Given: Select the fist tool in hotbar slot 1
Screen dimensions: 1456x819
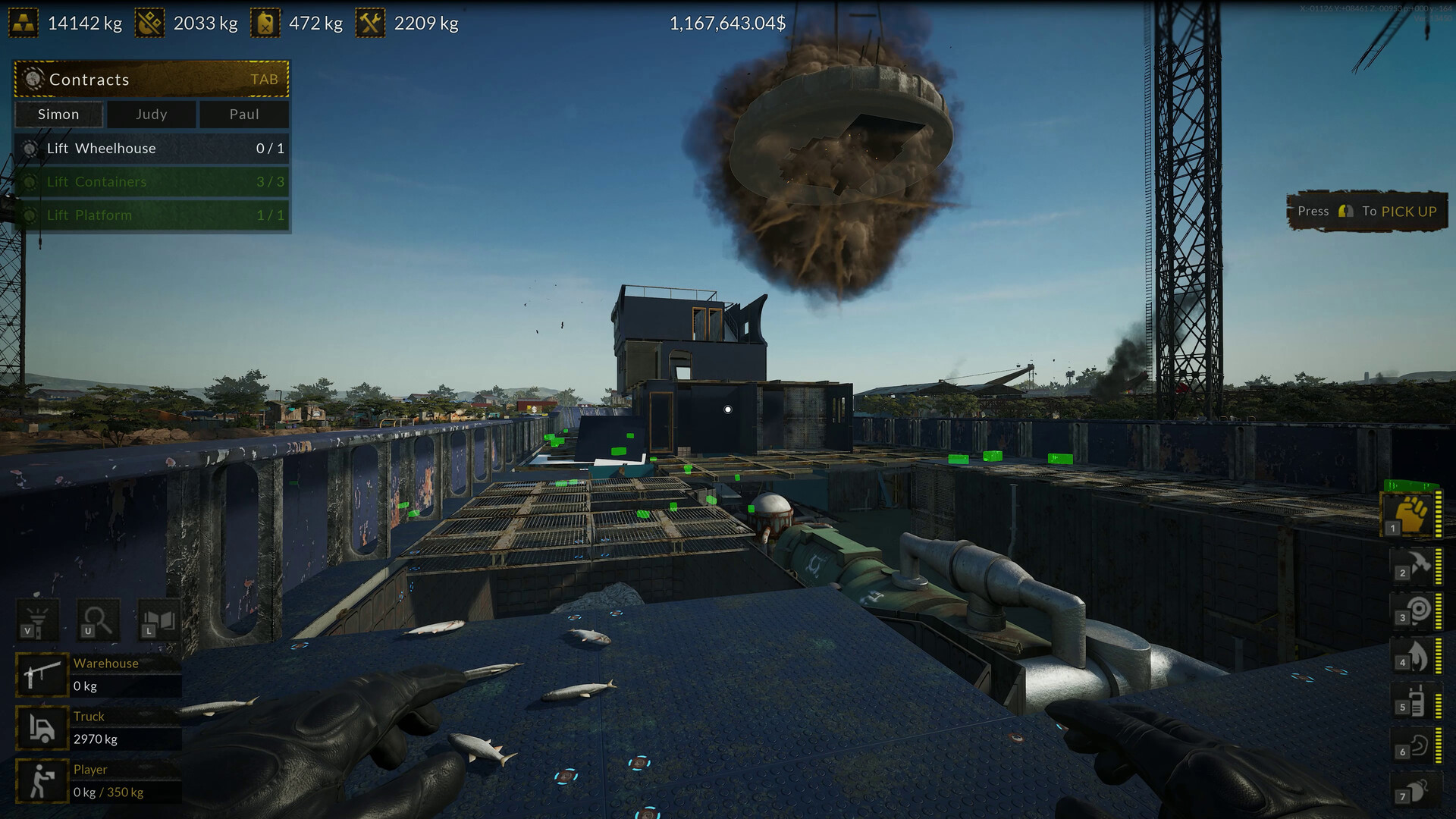Looking at the screenshot, I should pyautogui.click(x=1414, y=514).
